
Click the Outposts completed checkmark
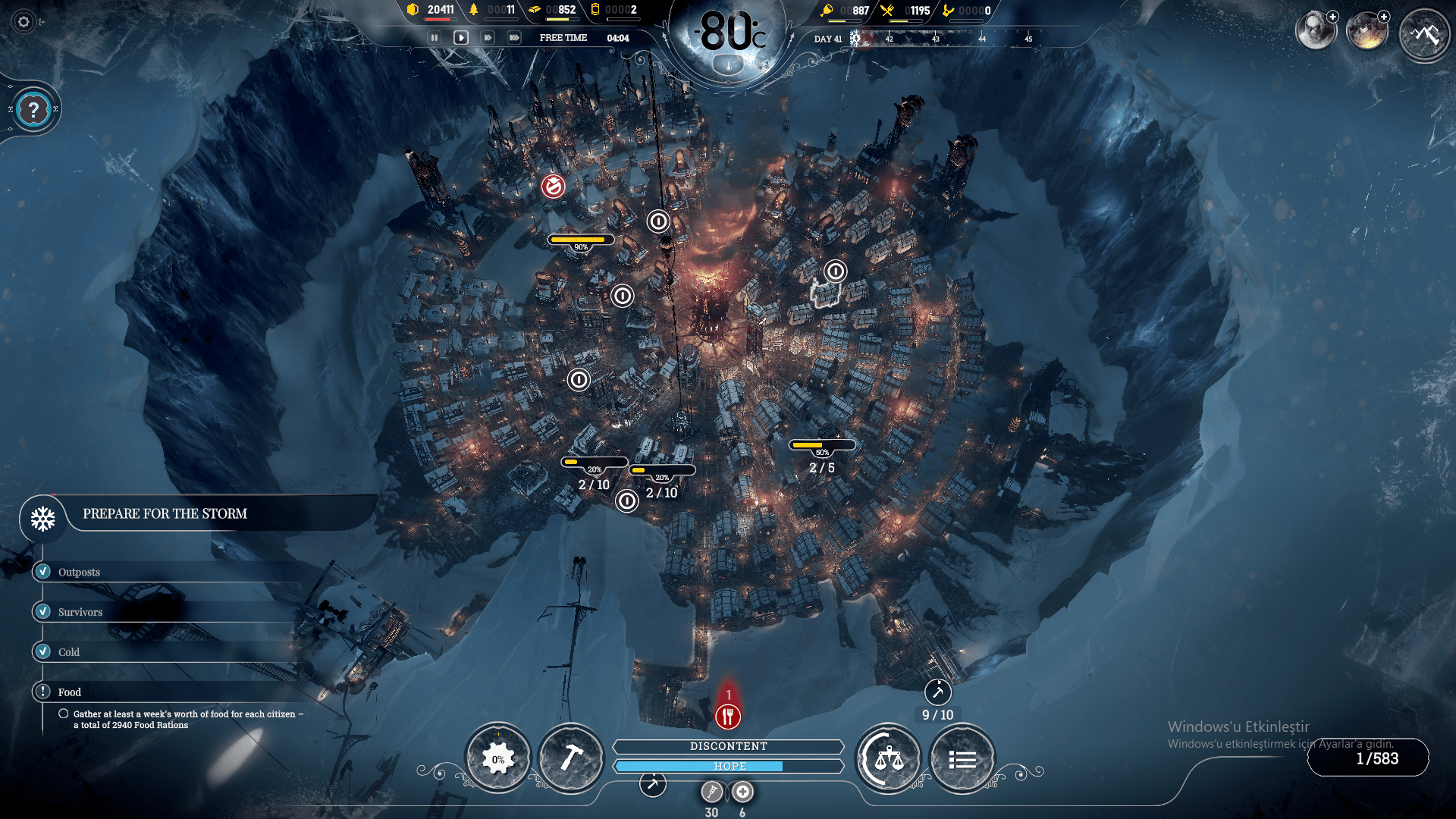(42, 572)
